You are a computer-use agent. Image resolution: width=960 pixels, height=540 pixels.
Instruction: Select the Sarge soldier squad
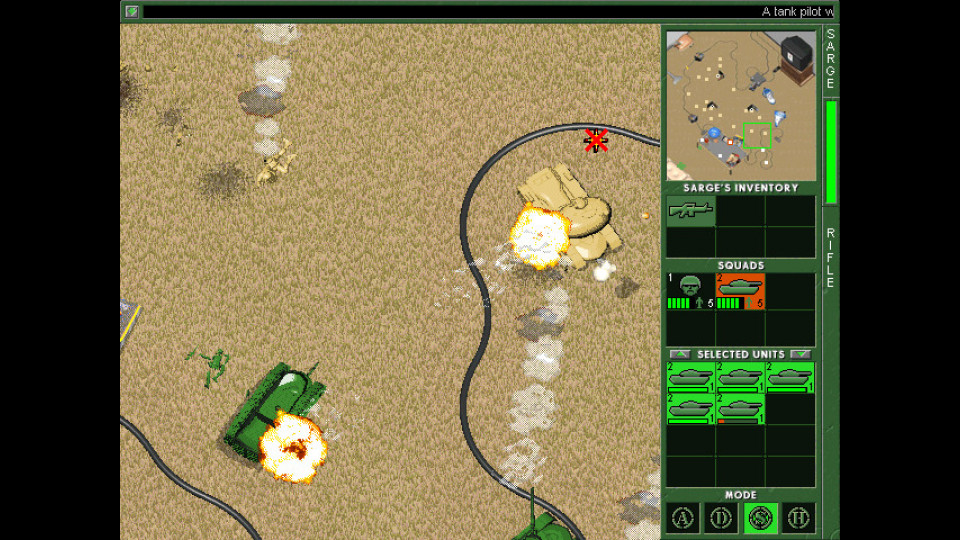click(x=690, y=291)
